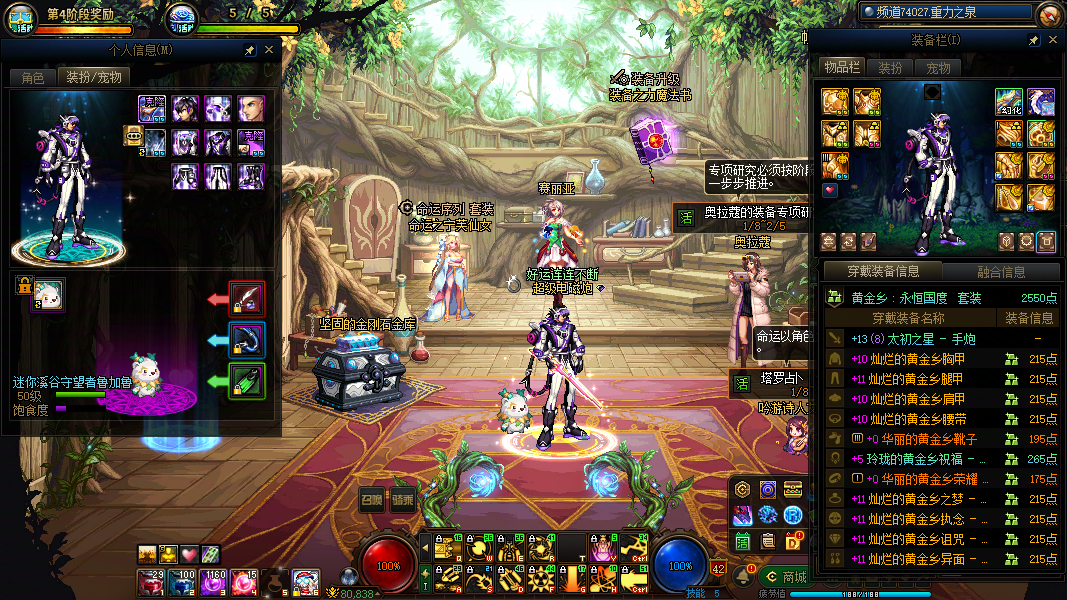Close the 个人信息 personal info window
Viewport: 1067px width, 600px height.
269,50
